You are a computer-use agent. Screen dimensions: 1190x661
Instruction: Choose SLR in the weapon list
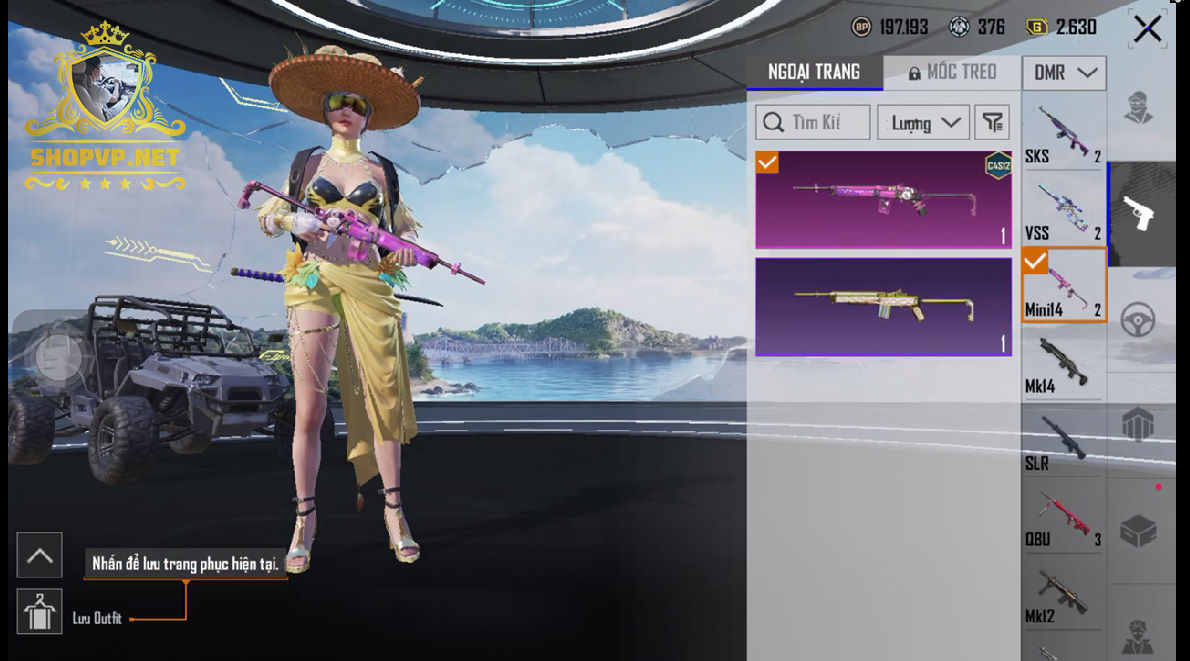(x=1063, y=441)
